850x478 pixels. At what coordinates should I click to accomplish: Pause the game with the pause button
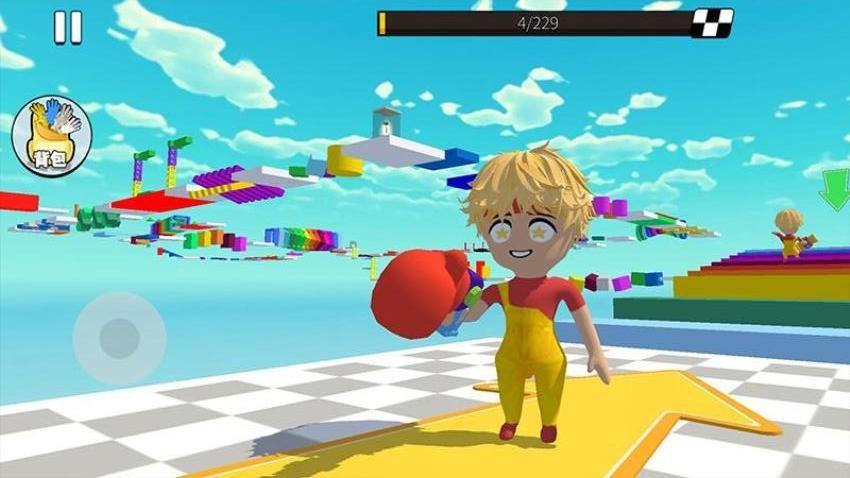pos(68,28)
